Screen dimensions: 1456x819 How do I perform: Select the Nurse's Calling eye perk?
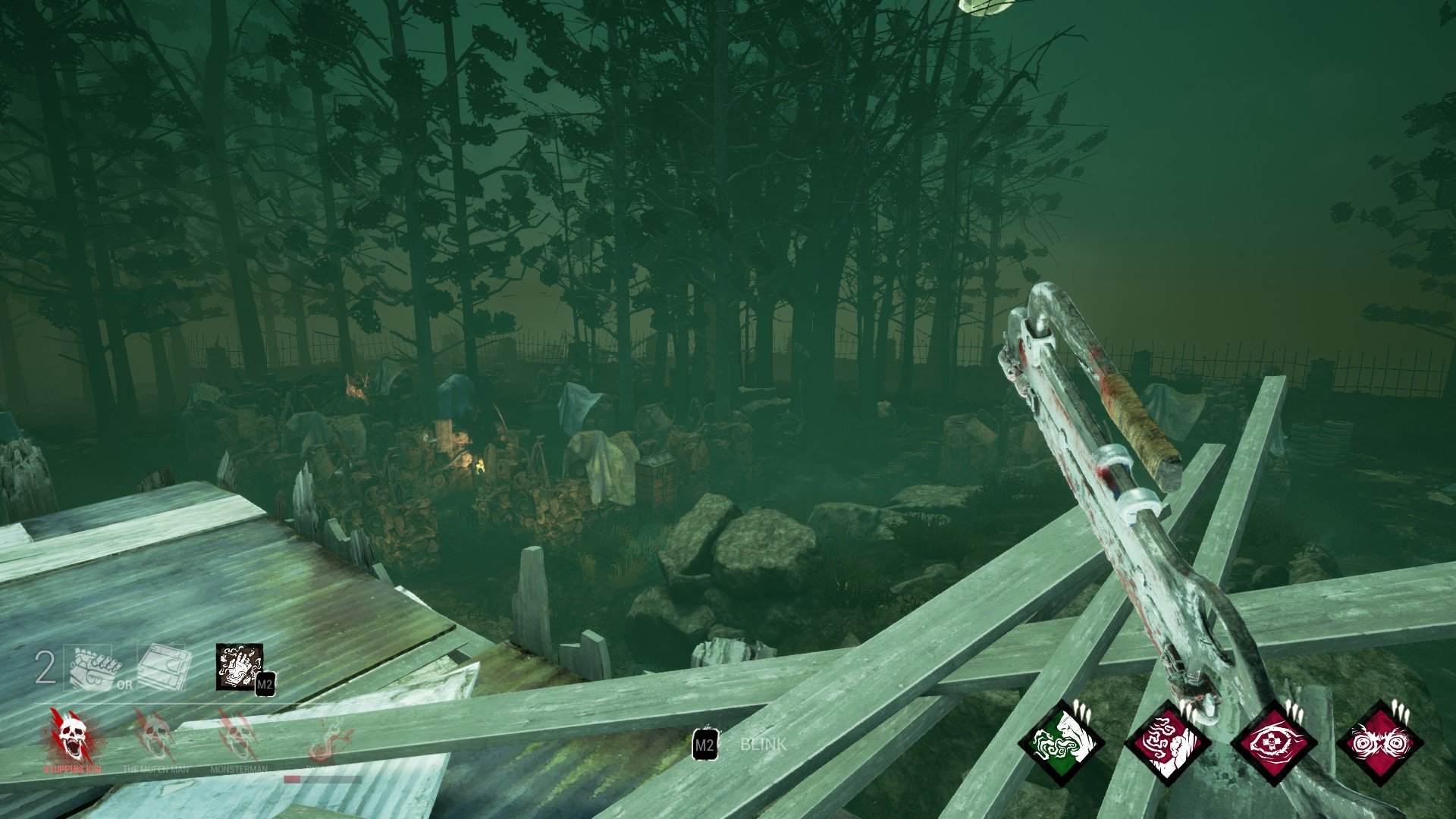point(1272,742)
